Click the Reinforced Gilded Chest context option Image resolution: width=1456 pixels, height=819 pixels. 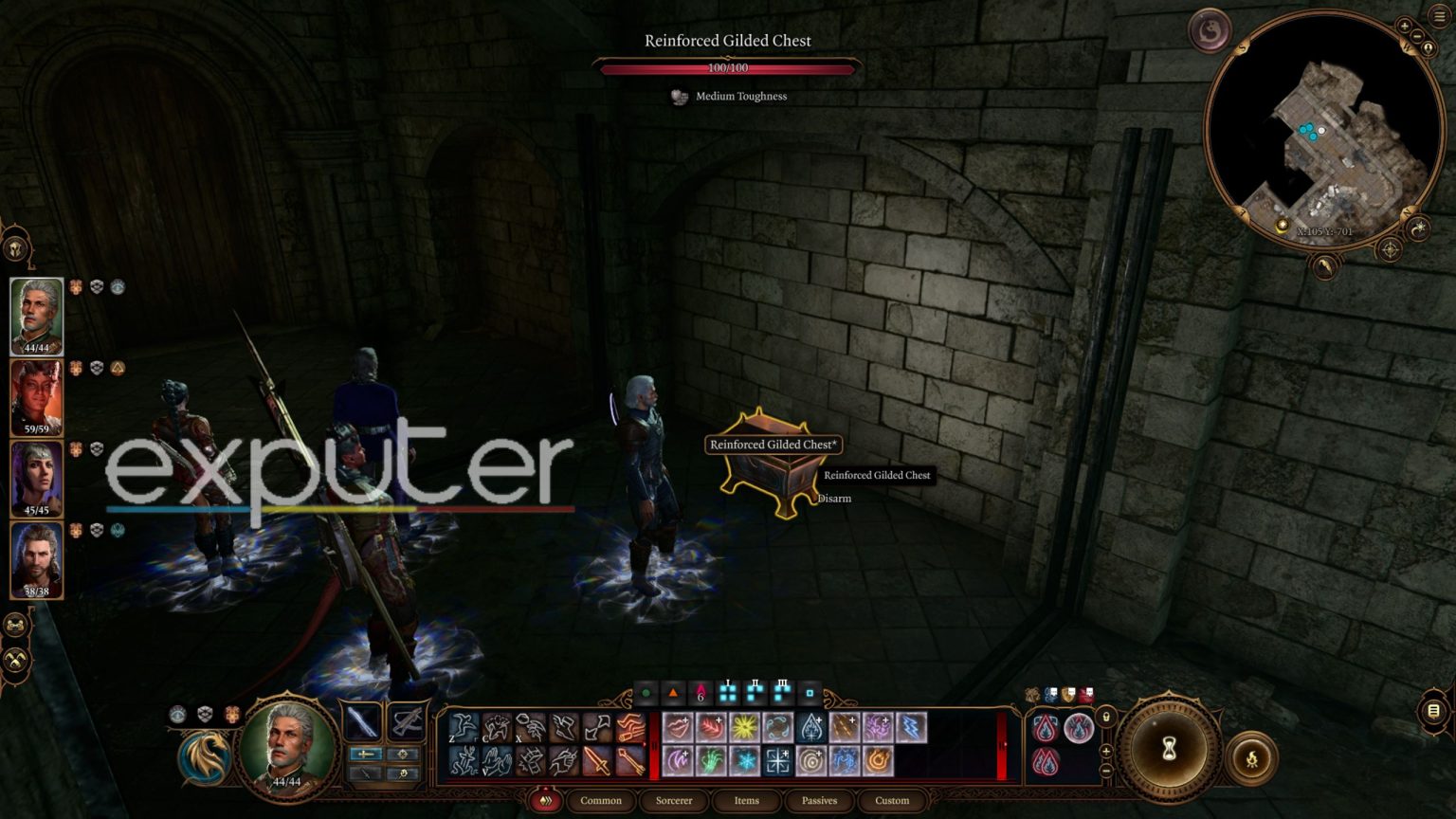click(878, 475)
